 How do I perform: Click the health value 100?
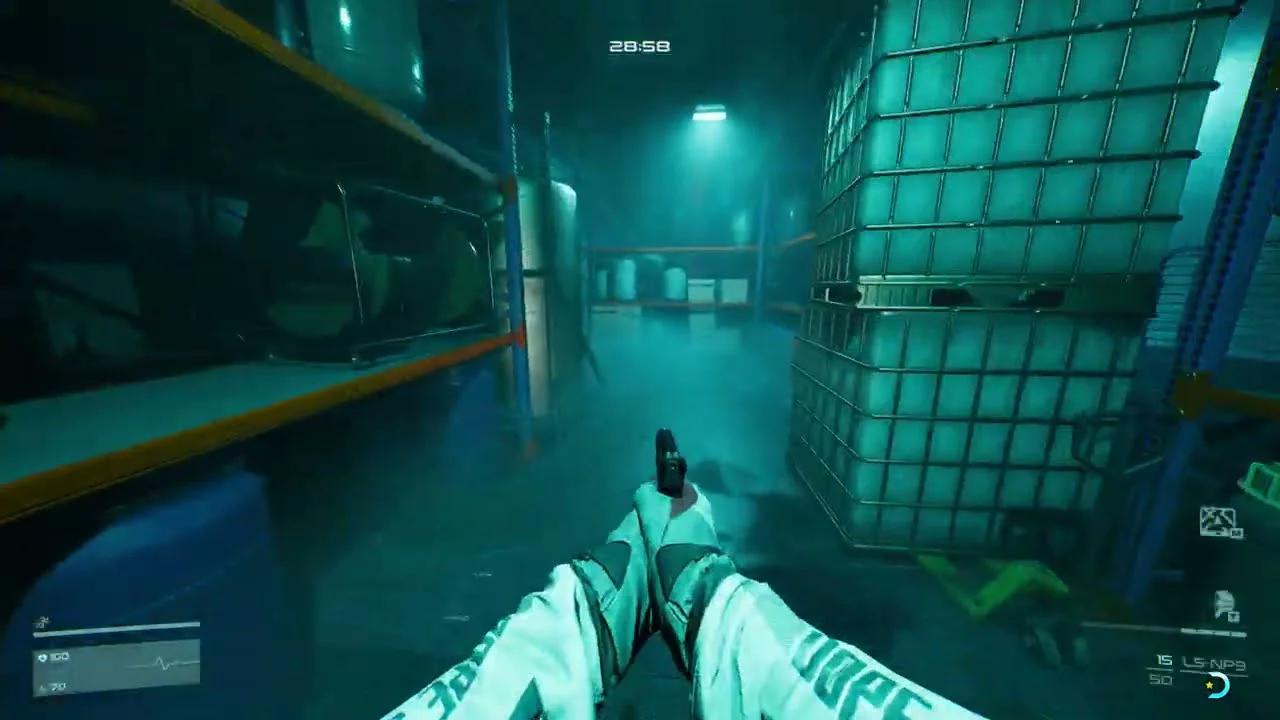(62, 657)
